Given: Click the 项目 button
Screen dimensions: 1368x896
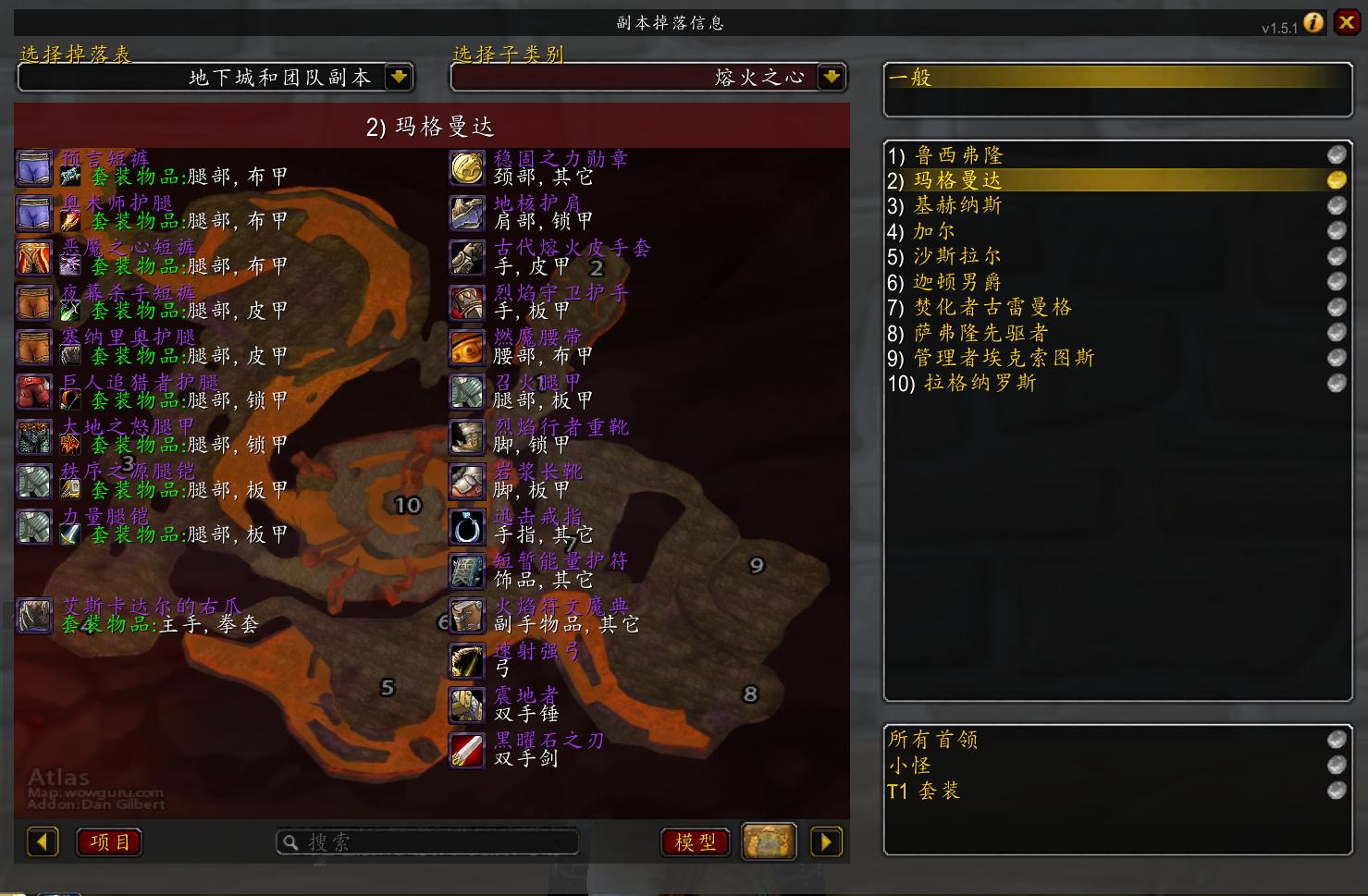Looking at the screenshot, I should pyautogui.click(x=108, y=841).
